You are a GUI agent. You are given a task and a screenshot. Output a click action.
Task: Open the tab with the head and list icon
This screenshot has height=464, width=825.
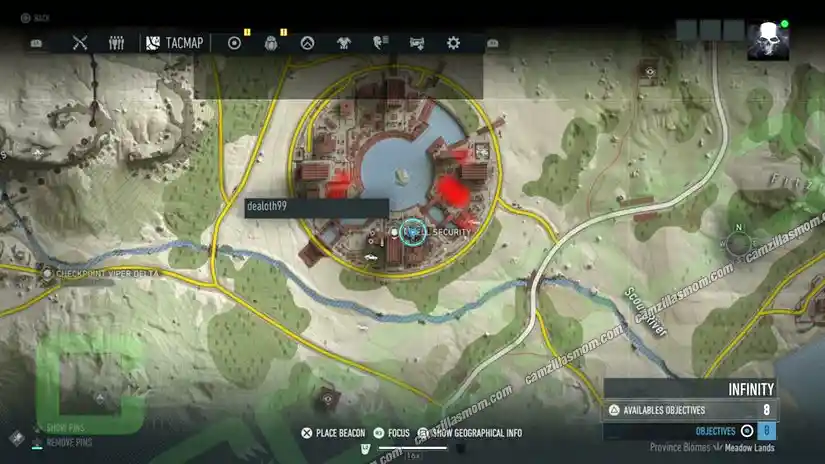tap(380, 43)
